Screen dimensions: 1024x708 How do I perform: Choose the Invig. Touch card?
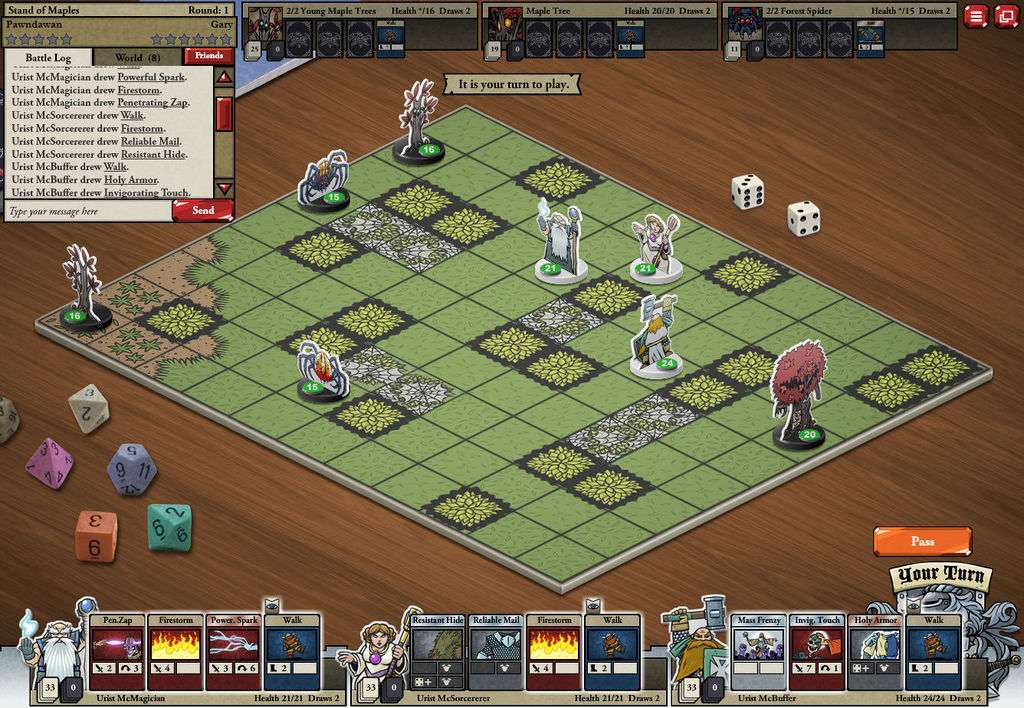pyautogui.click(x=817, y=651)
